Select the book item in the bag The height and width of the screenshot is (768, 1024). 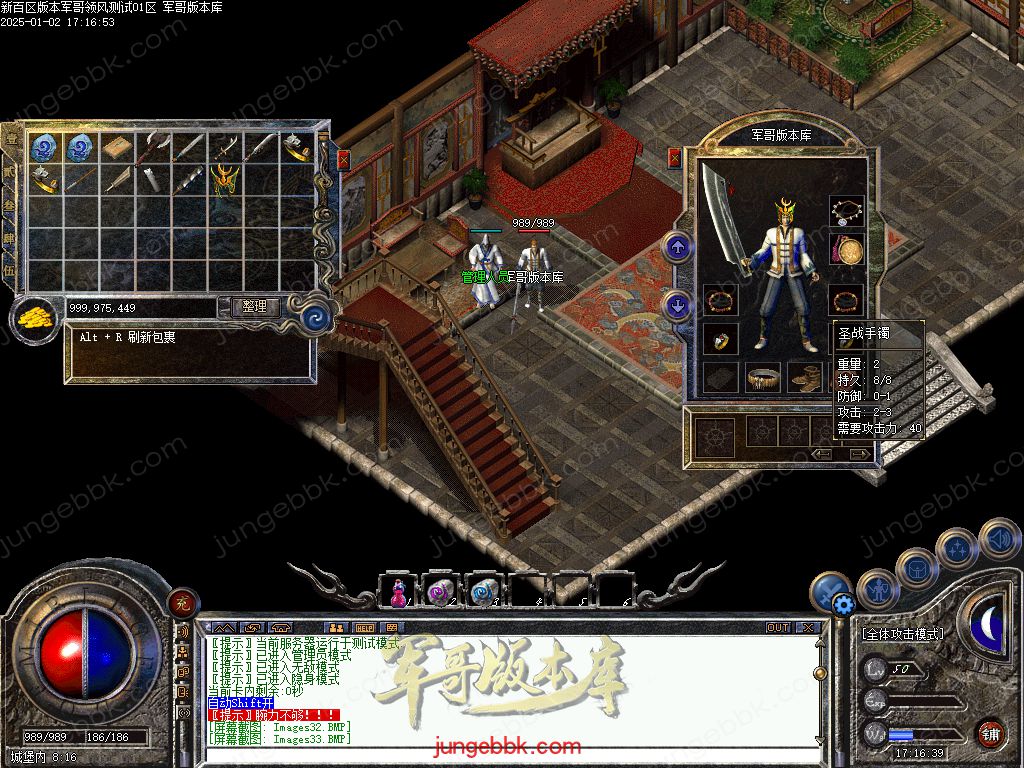(x=116, y=147)
